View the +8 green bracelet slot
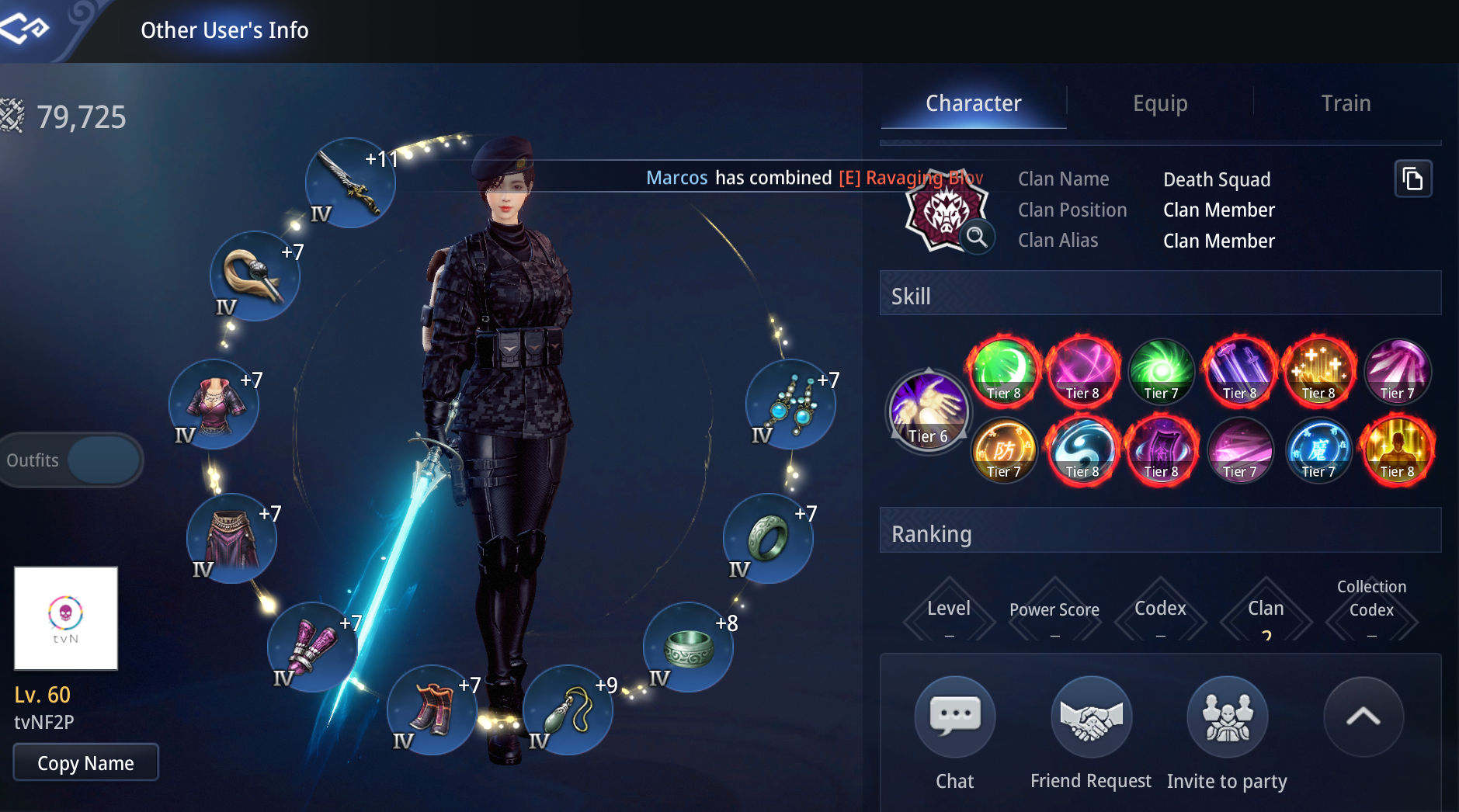This screenshot has width=1459, height=812. click(688, 647)
